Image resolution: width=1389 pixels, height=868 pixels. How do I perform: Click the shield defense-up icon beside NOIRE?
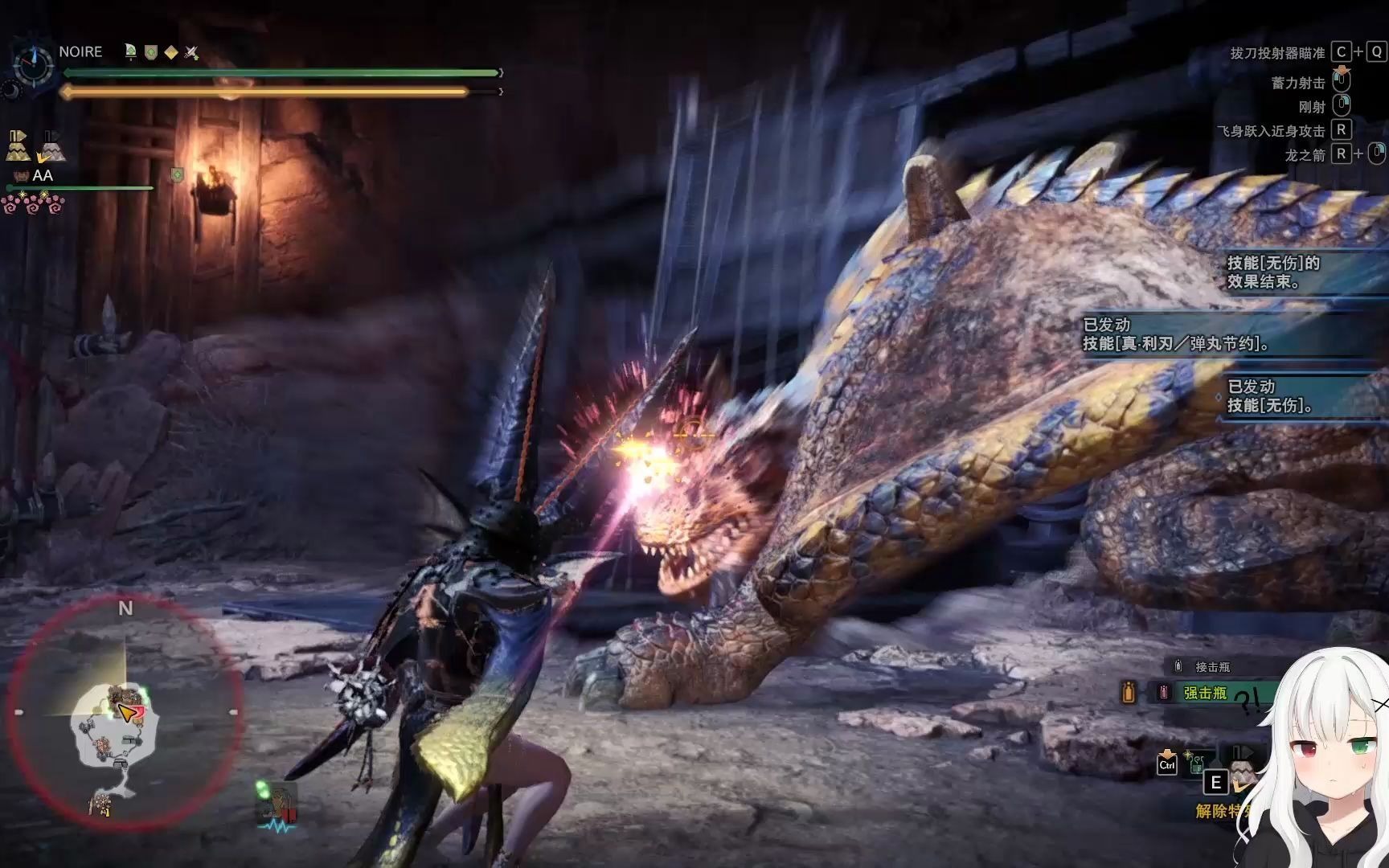point(150,52)
